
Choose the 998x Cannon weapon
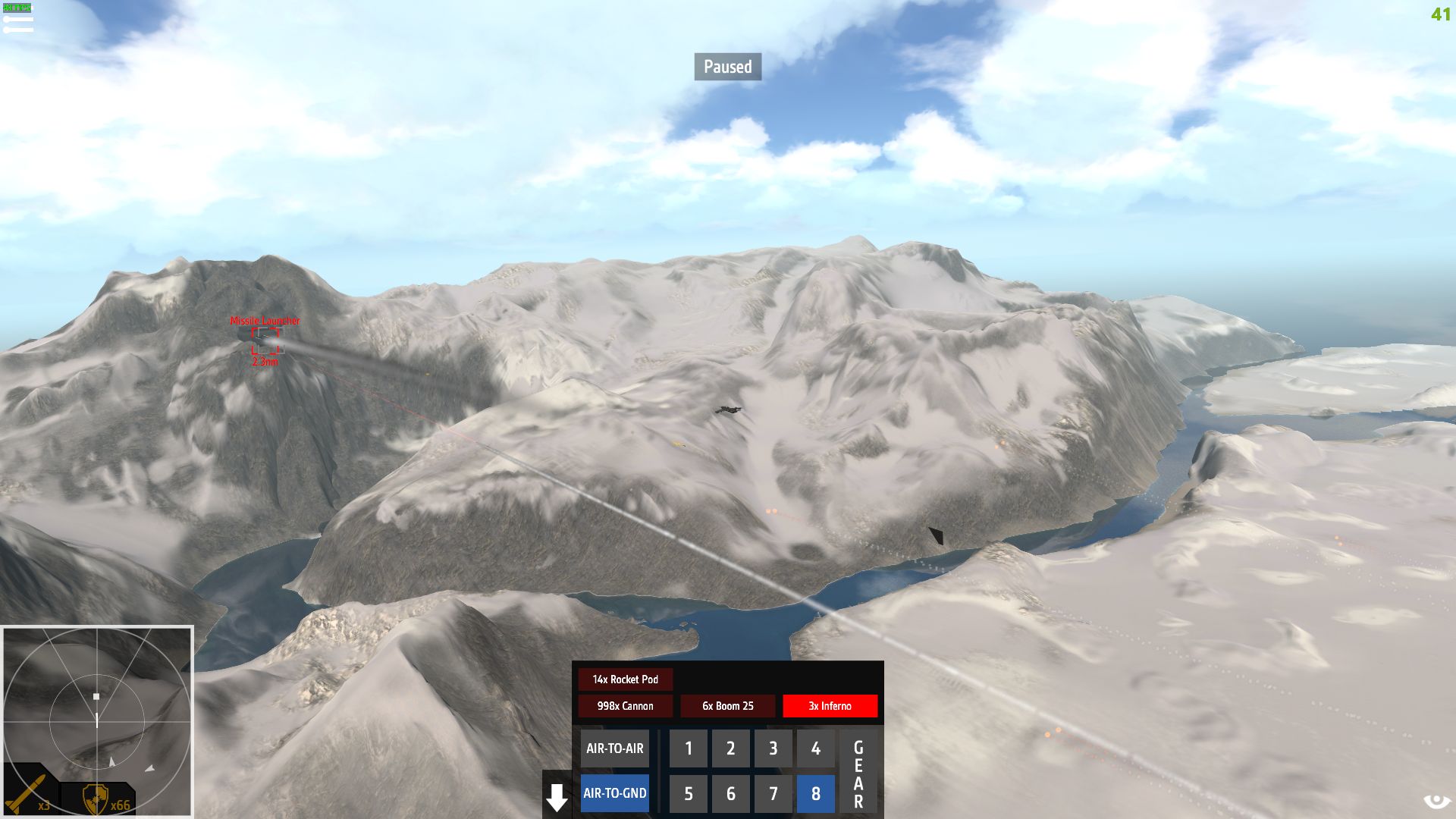625,706
